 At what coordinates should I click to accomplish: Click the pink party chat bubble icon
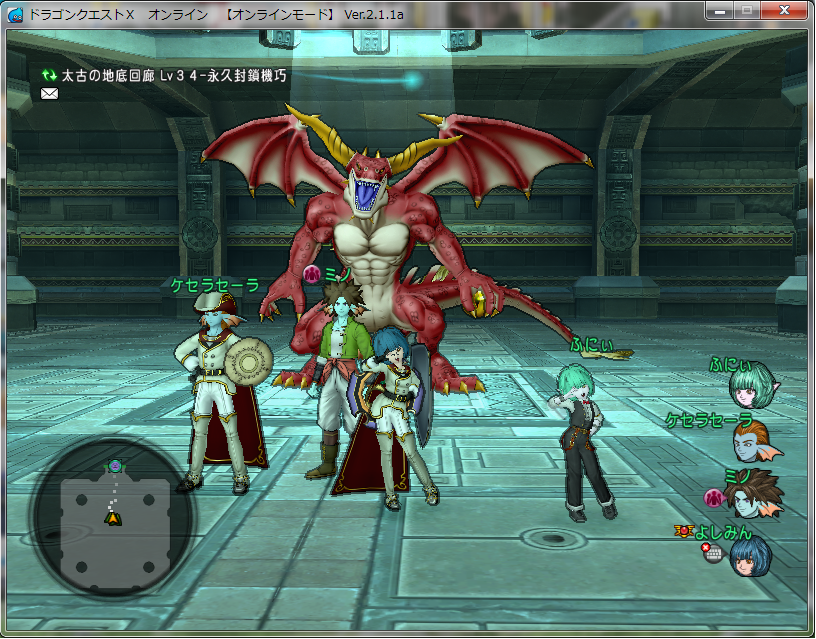(x=714, y=497)
